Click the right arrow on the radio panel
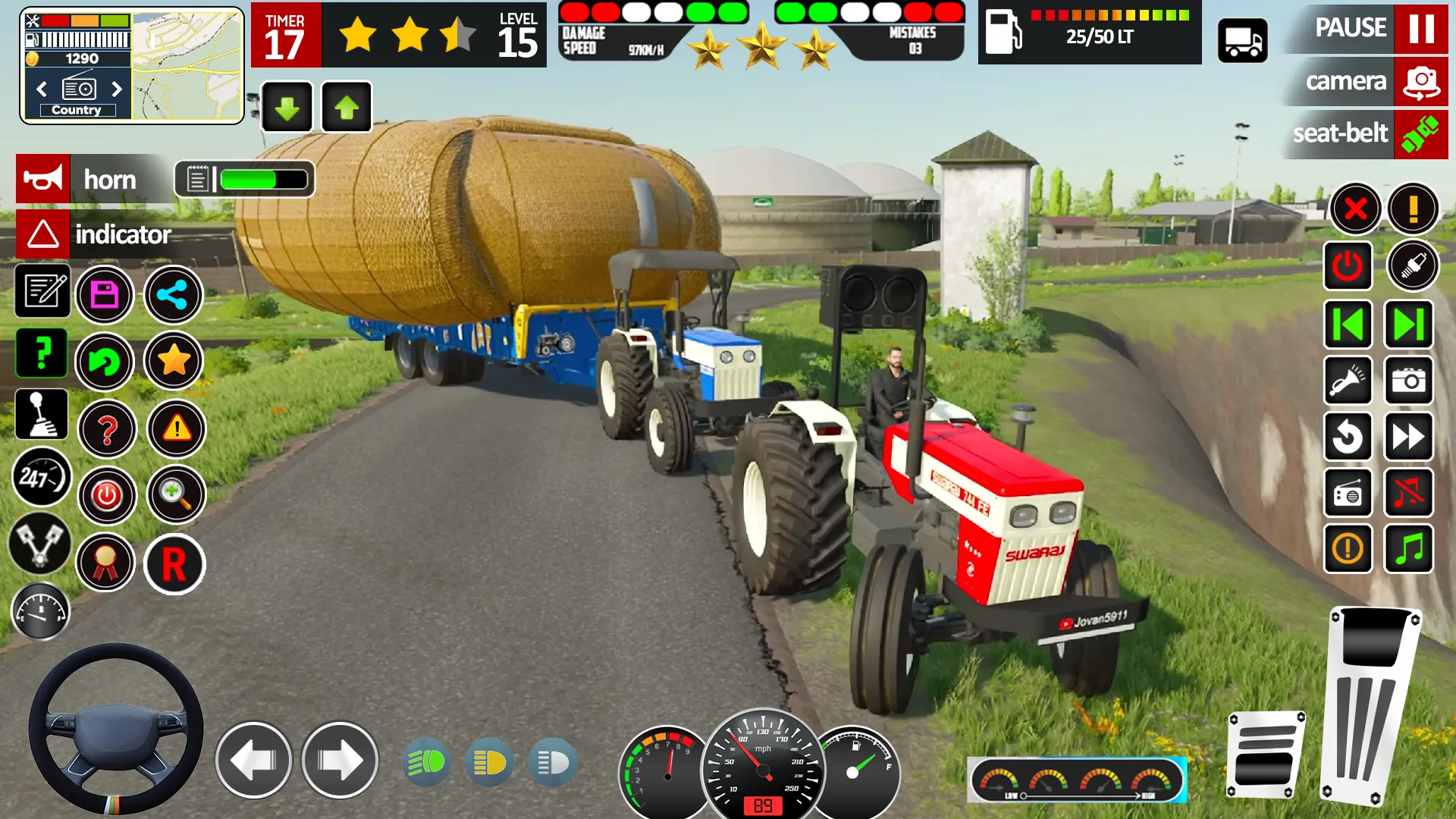 118,89
